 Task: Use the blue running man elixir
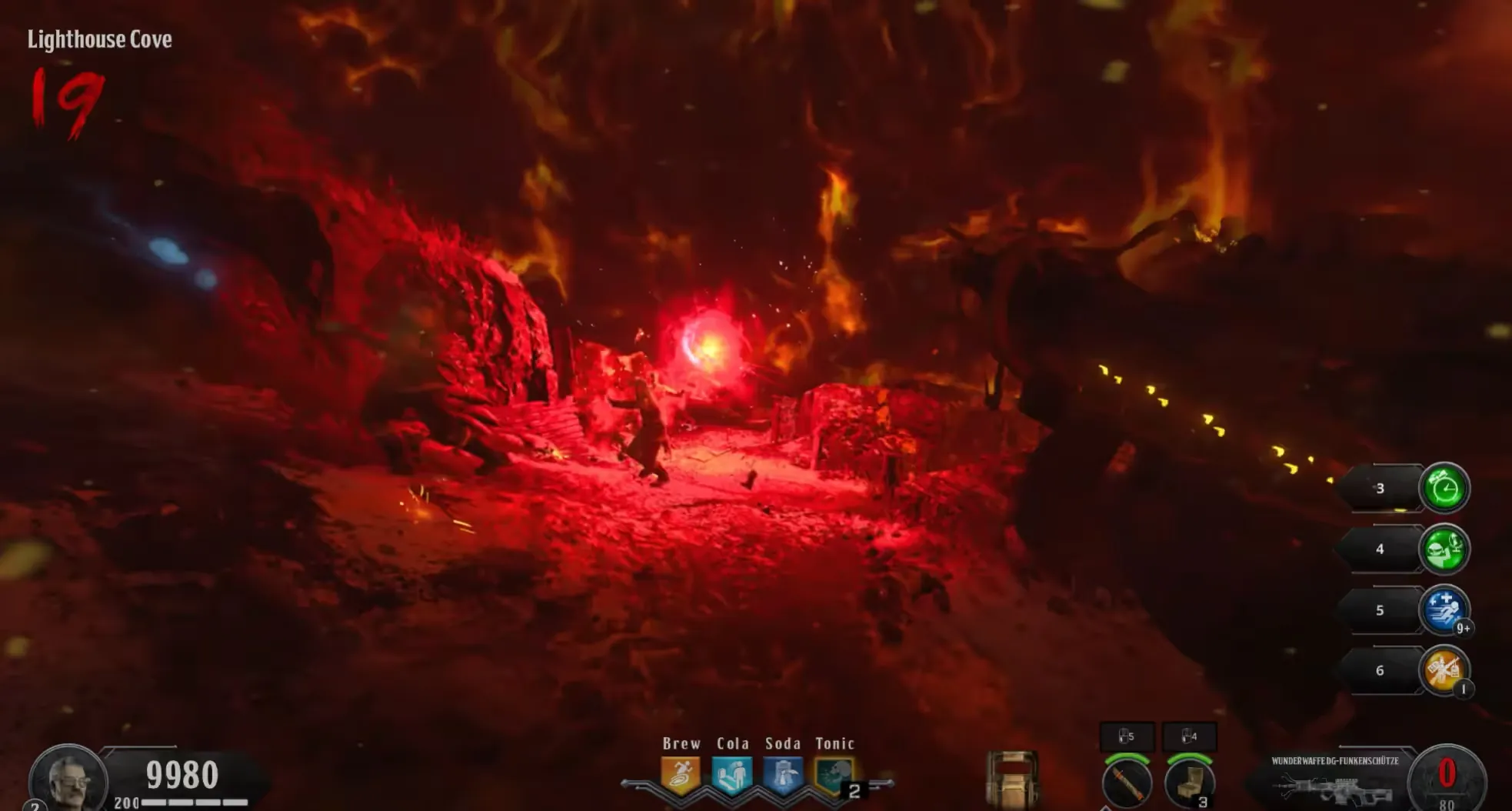point(1444,609)
